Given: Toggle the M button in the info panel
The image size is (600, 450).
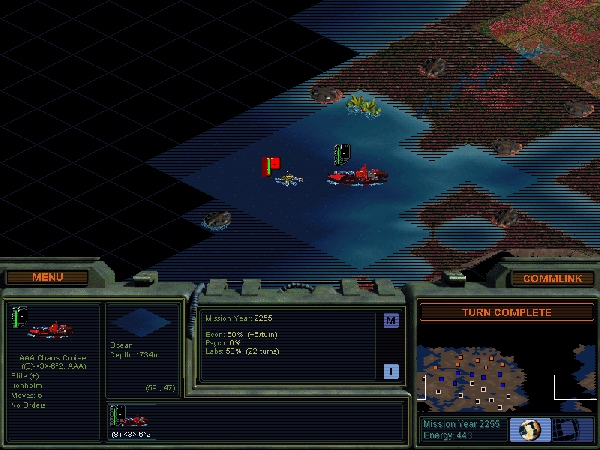Looking at the screenshot, I should pos(391,320).
